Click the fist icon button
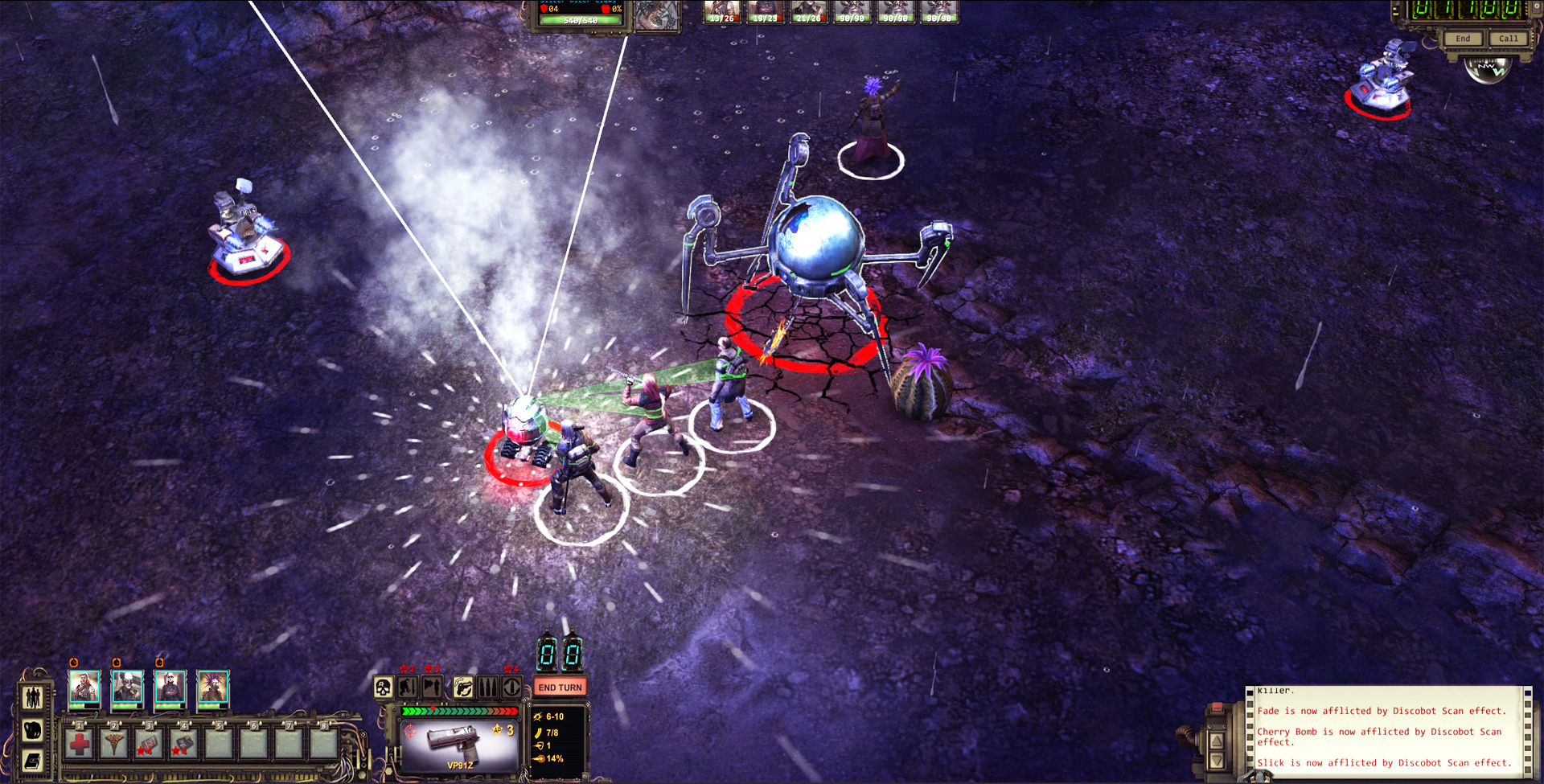 click(x=33, y=730)
